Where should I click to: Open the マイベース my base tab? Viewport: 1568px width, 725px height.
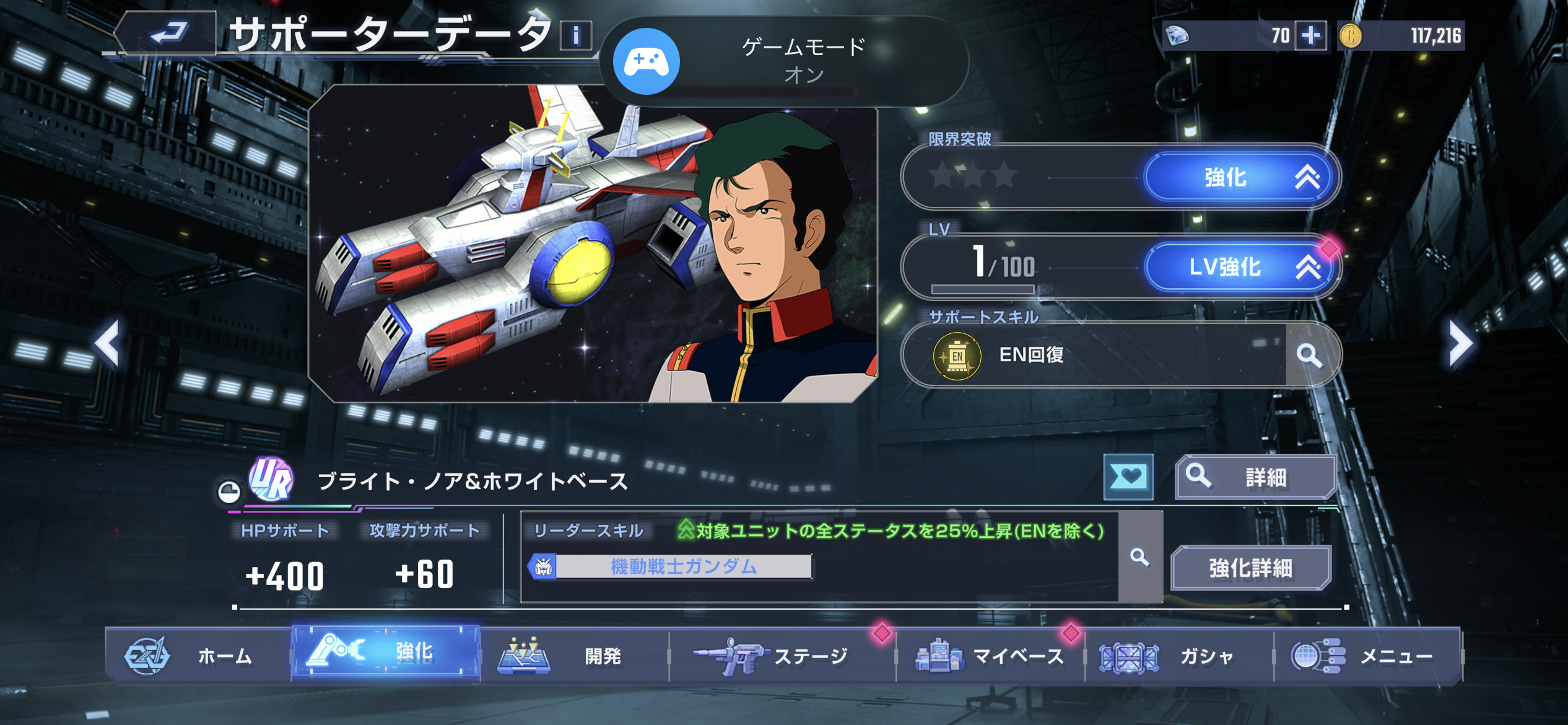tap(990, 656)
